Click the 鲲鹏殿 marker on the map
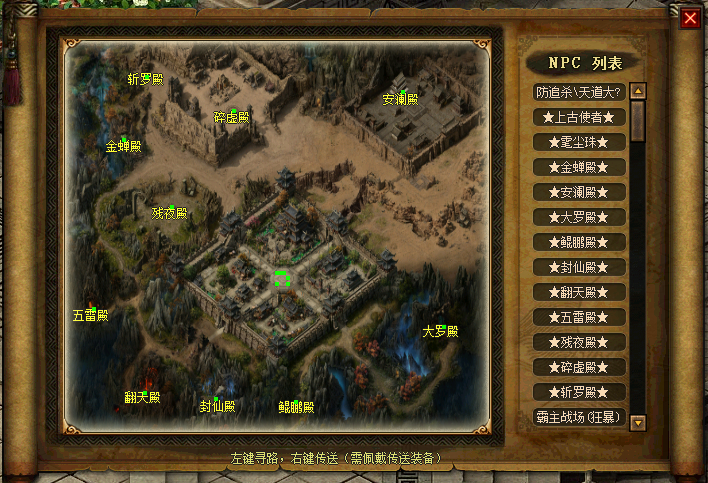This screenshot has height=483, width=708. coord(296,407)
